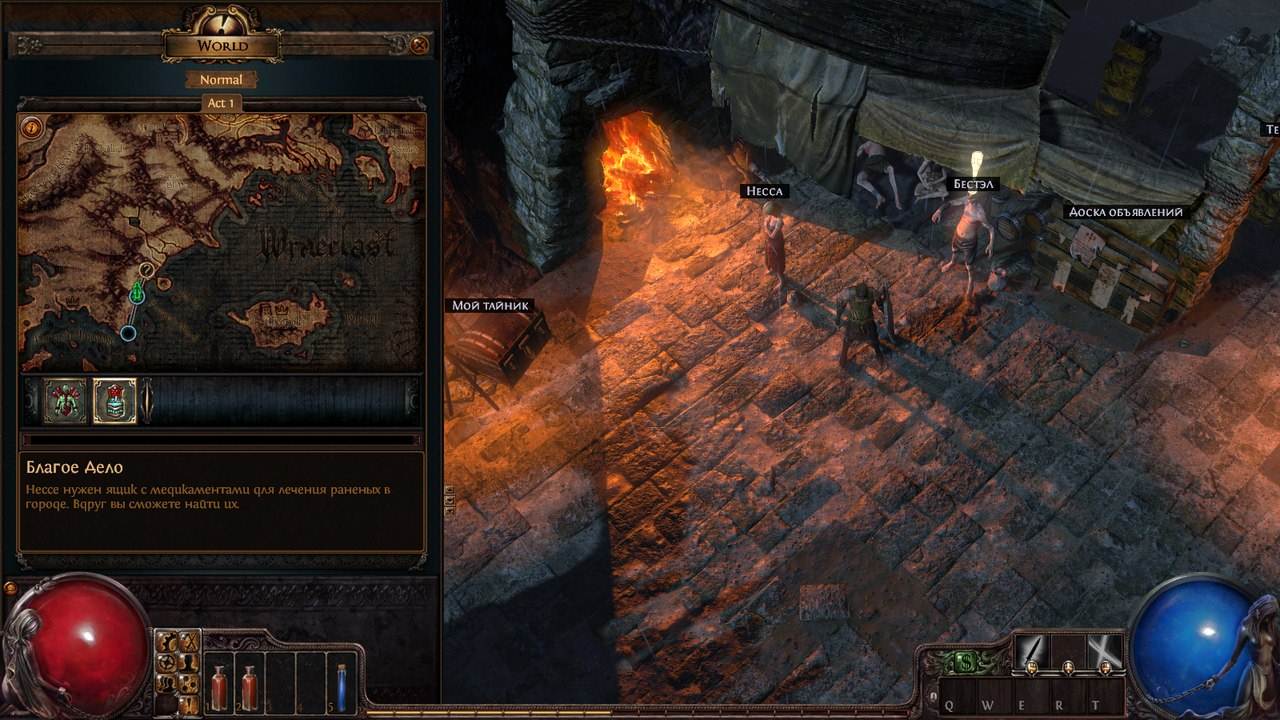
Task: Switch to the Act 1 tab
Action: click(x=222, y=101)
